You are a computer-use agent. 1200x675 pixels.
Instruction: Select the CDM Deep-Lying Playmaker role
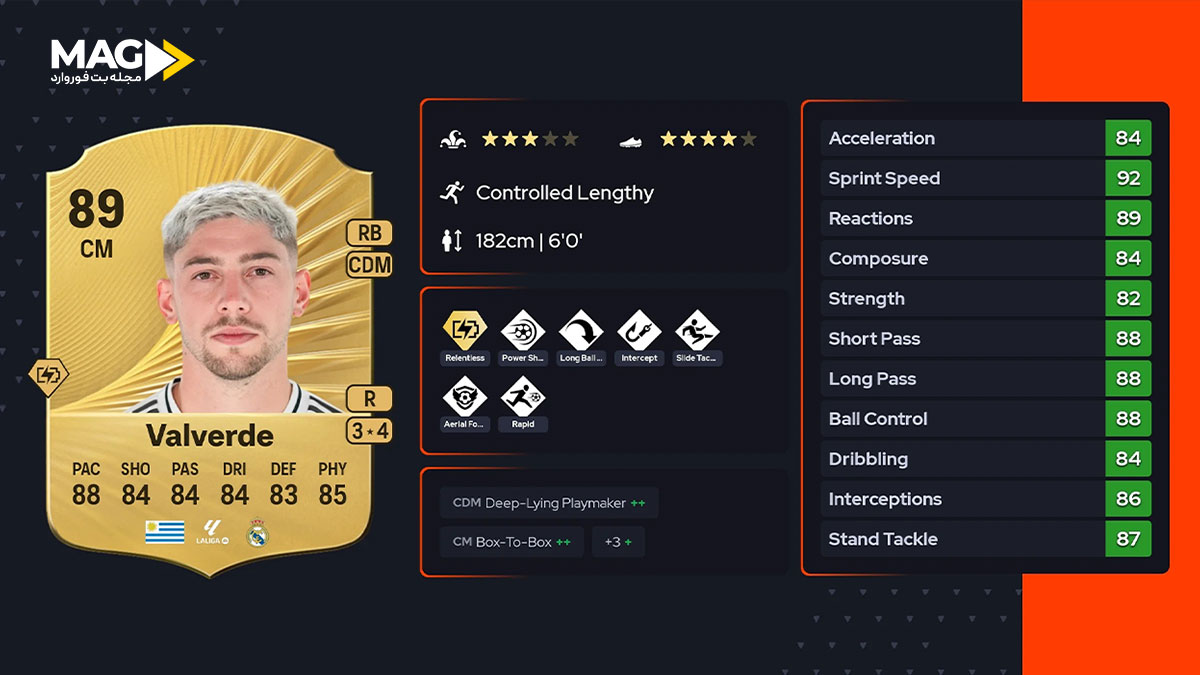548,503
